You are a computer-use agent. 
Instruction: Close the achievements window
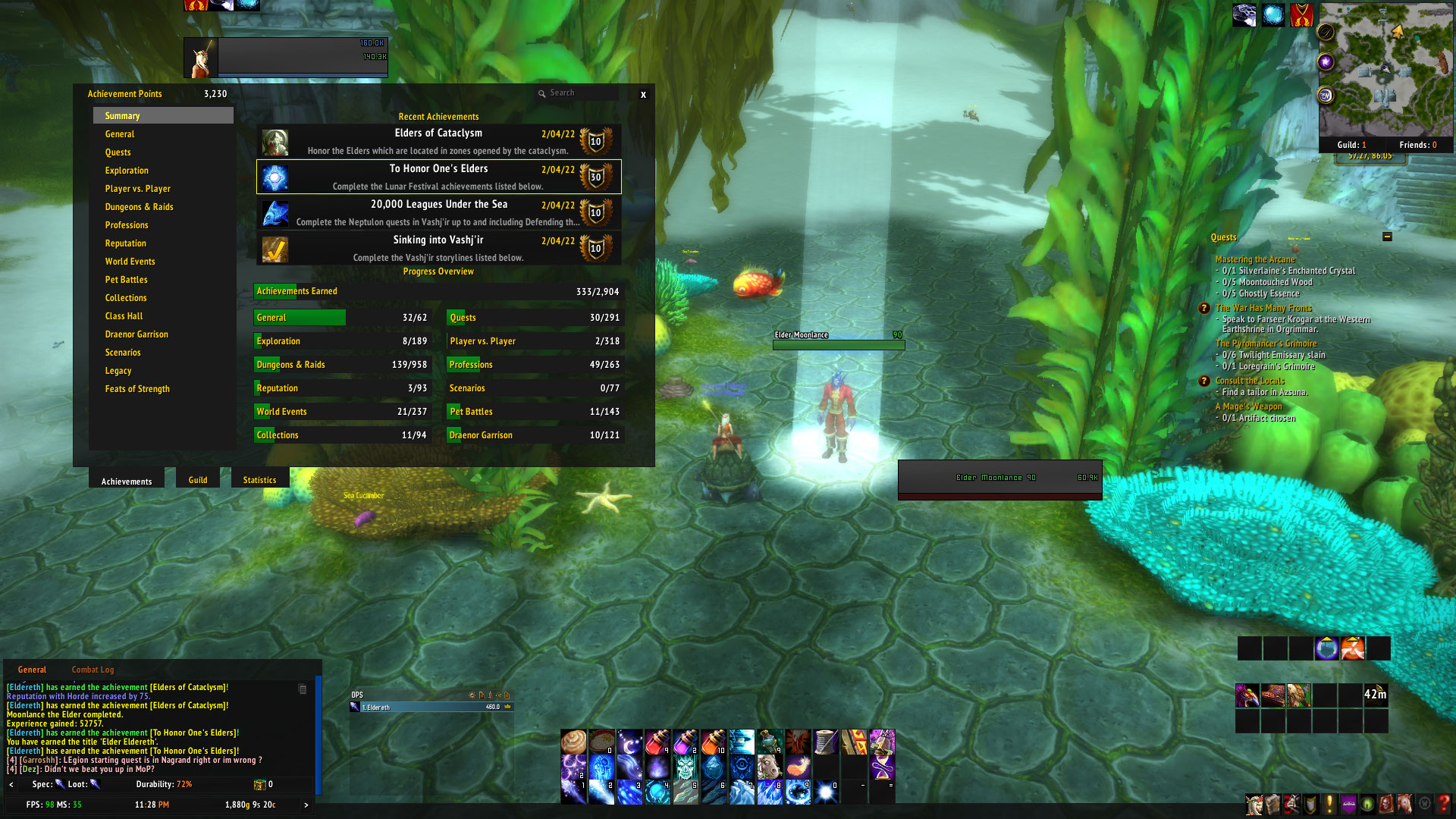[643, 95]
